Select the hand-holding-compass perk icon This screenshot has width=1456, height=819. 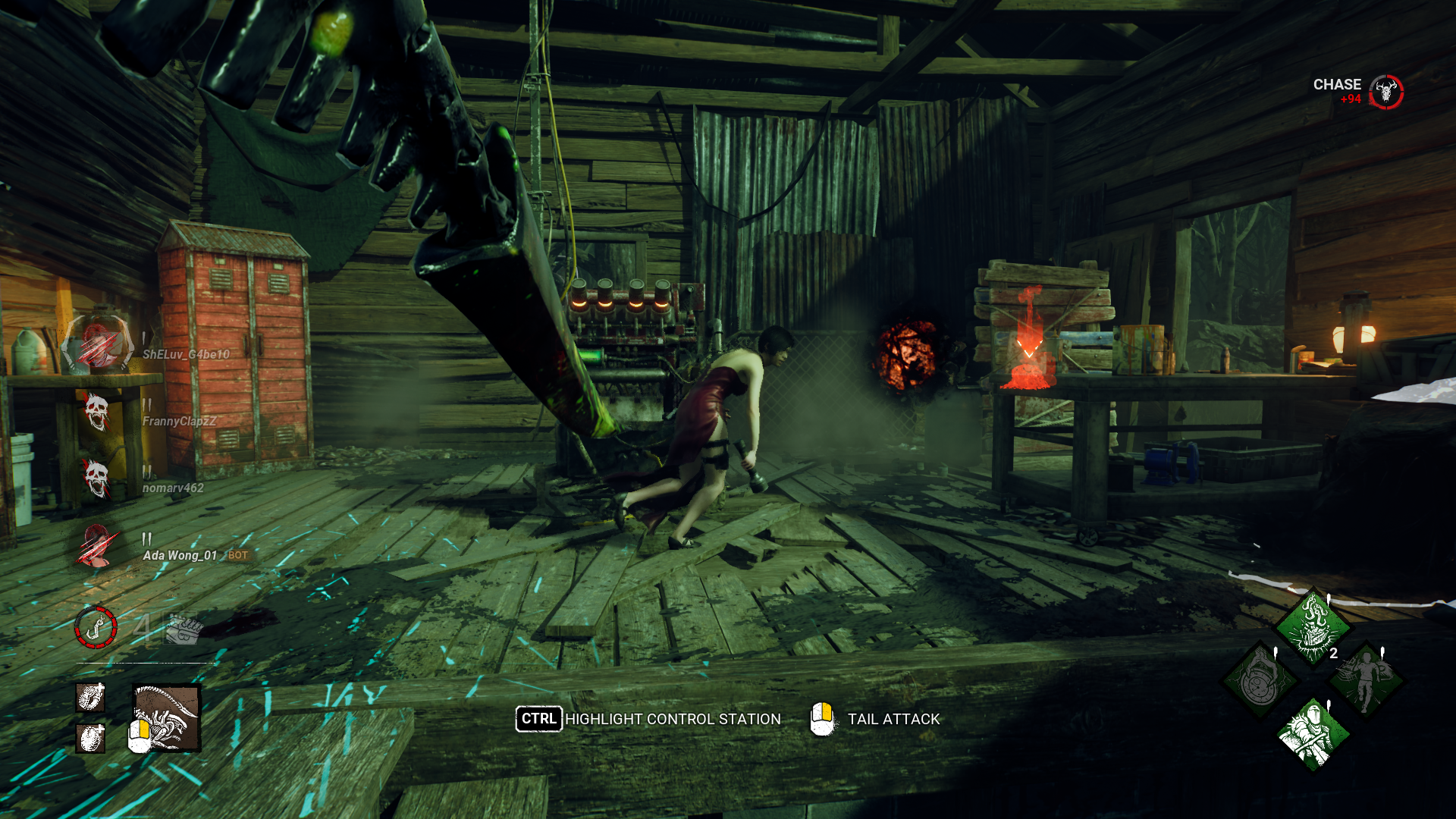1260,680
